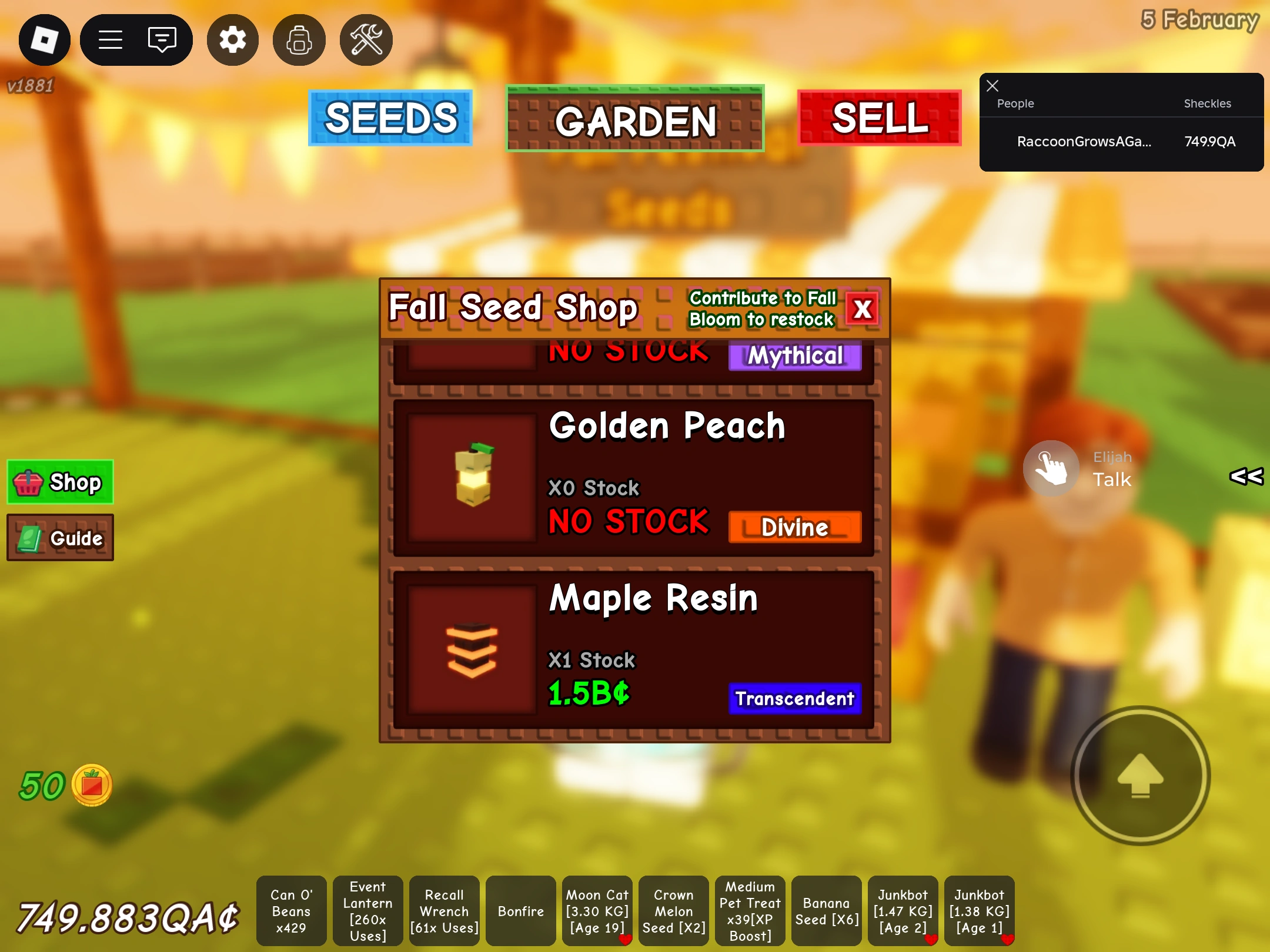Viewport: 1270px width, 952px height.
Task: Equip the Banana Seed from the hotbar
Action: [826, 911]
